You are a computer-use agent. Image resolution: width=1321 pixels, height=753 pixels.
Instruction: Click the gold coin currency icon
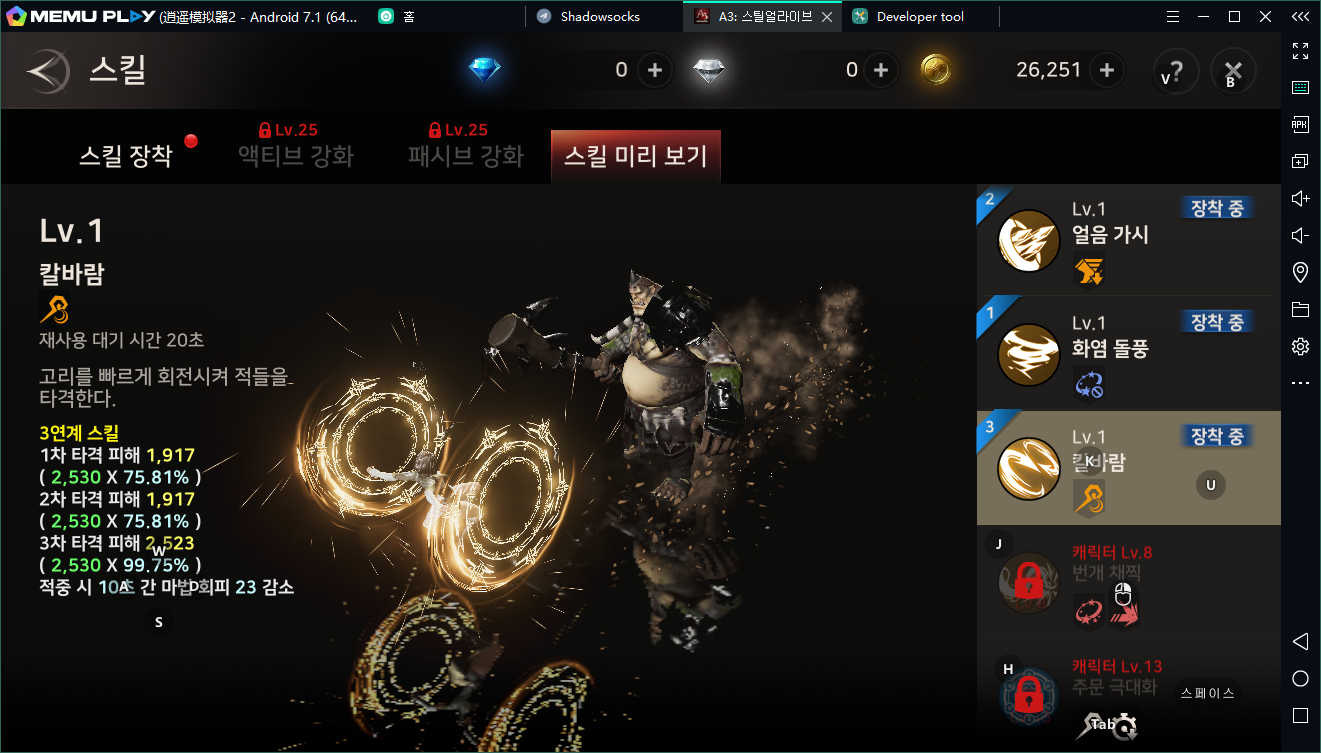937,70
